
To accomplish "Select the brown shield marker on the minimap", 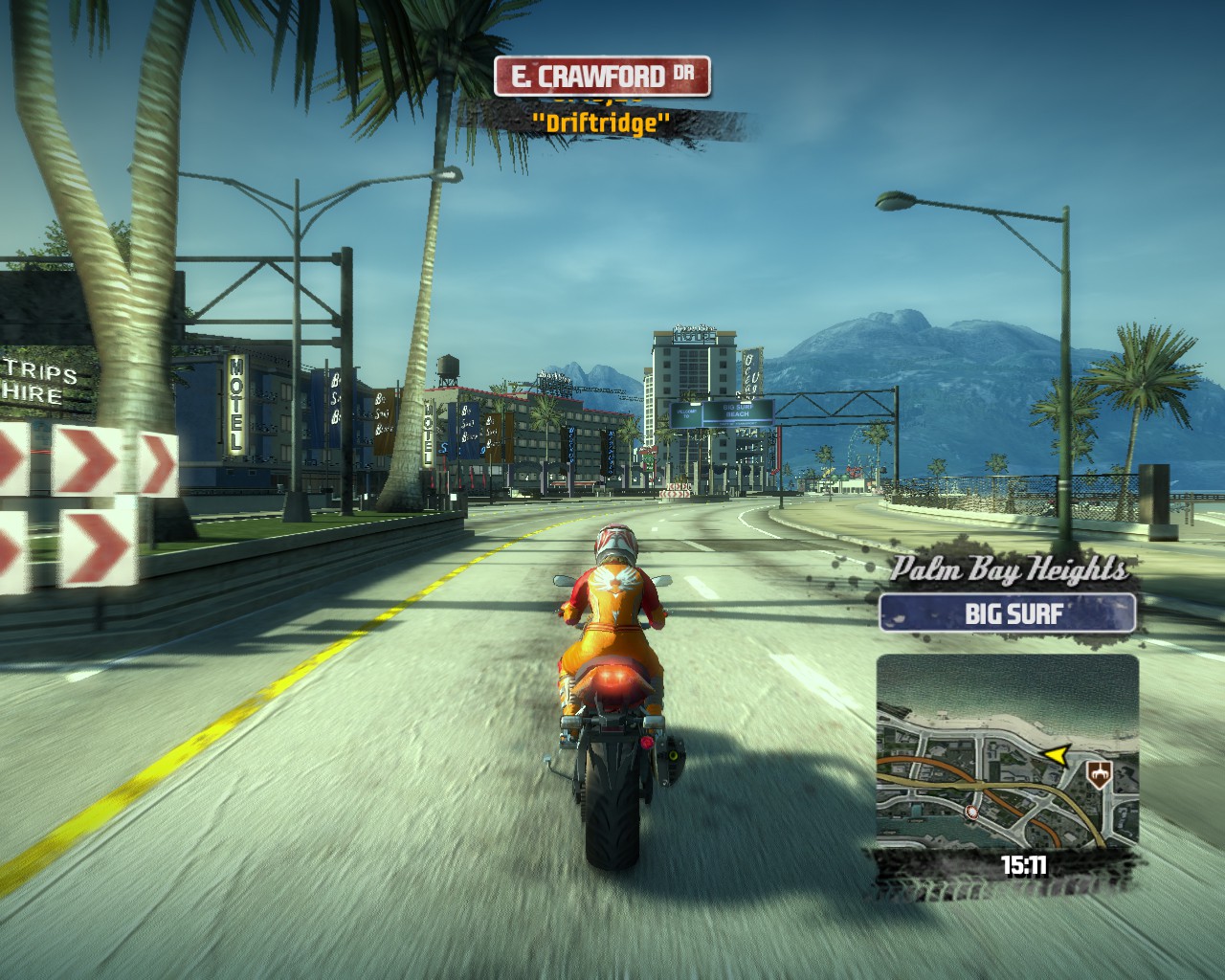I will tap(1100, 771).
